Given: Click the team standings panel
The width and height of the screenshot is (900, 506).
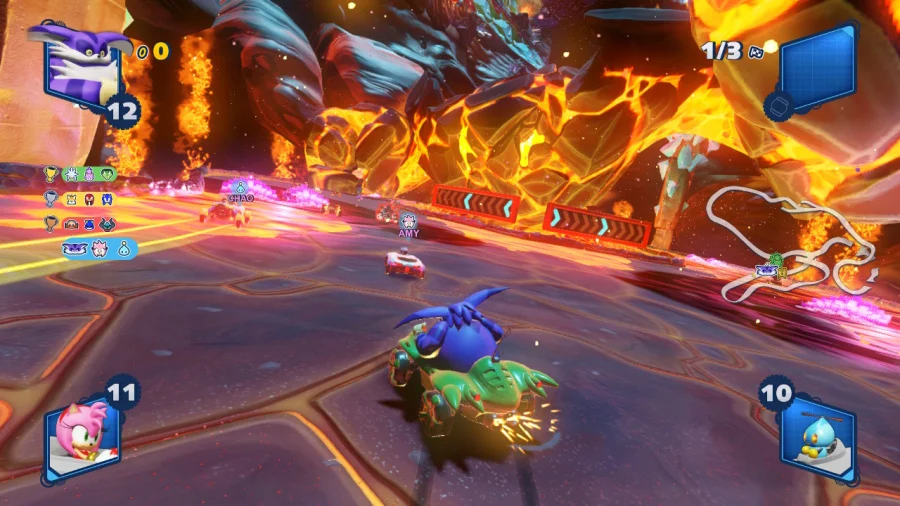Looking at the screenshot, I should pos(88,211).
